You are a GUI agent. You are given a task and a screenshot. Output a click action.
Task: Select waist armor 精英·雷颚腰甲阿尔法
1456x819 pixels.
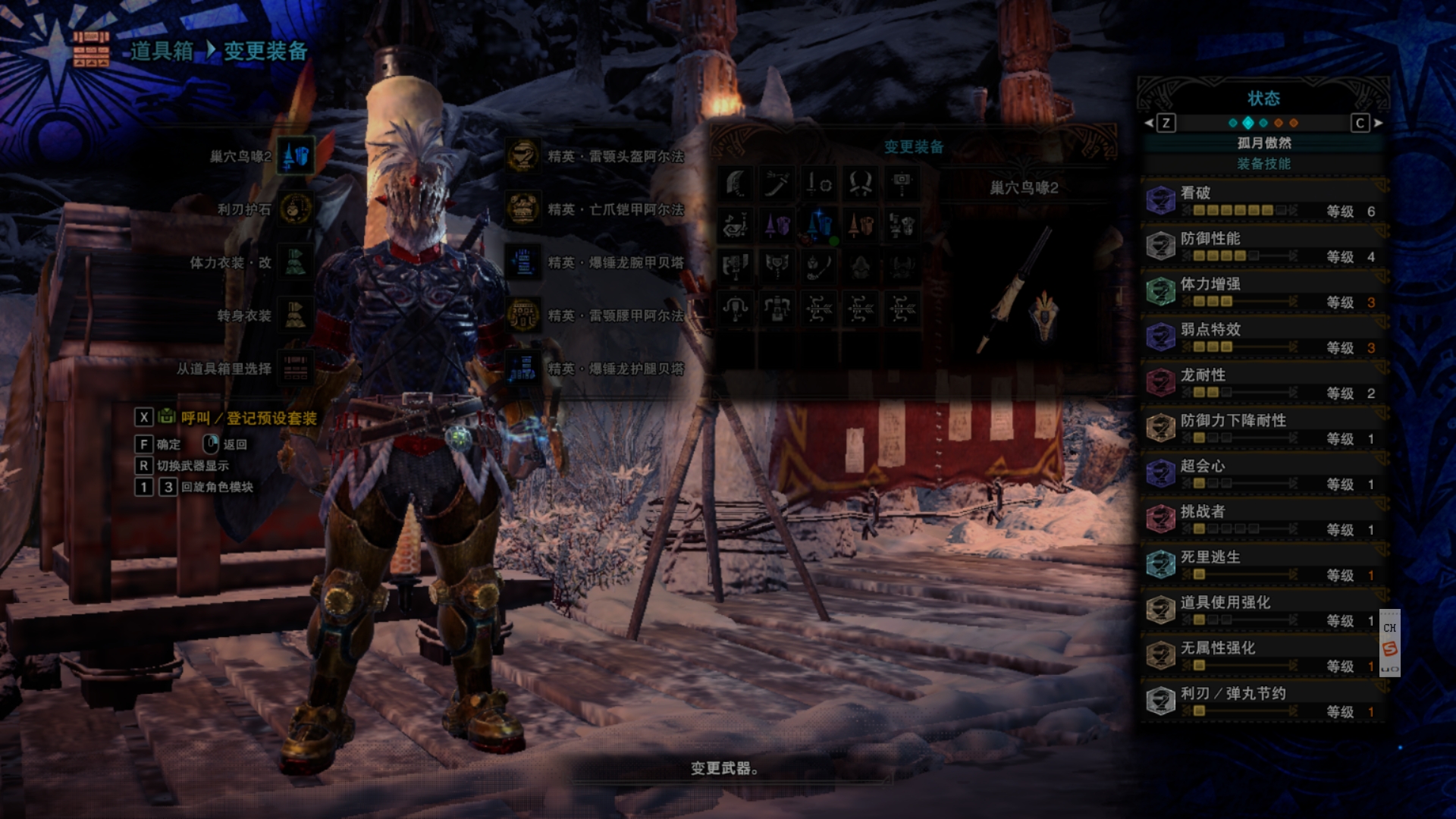[x=522, y=315]
